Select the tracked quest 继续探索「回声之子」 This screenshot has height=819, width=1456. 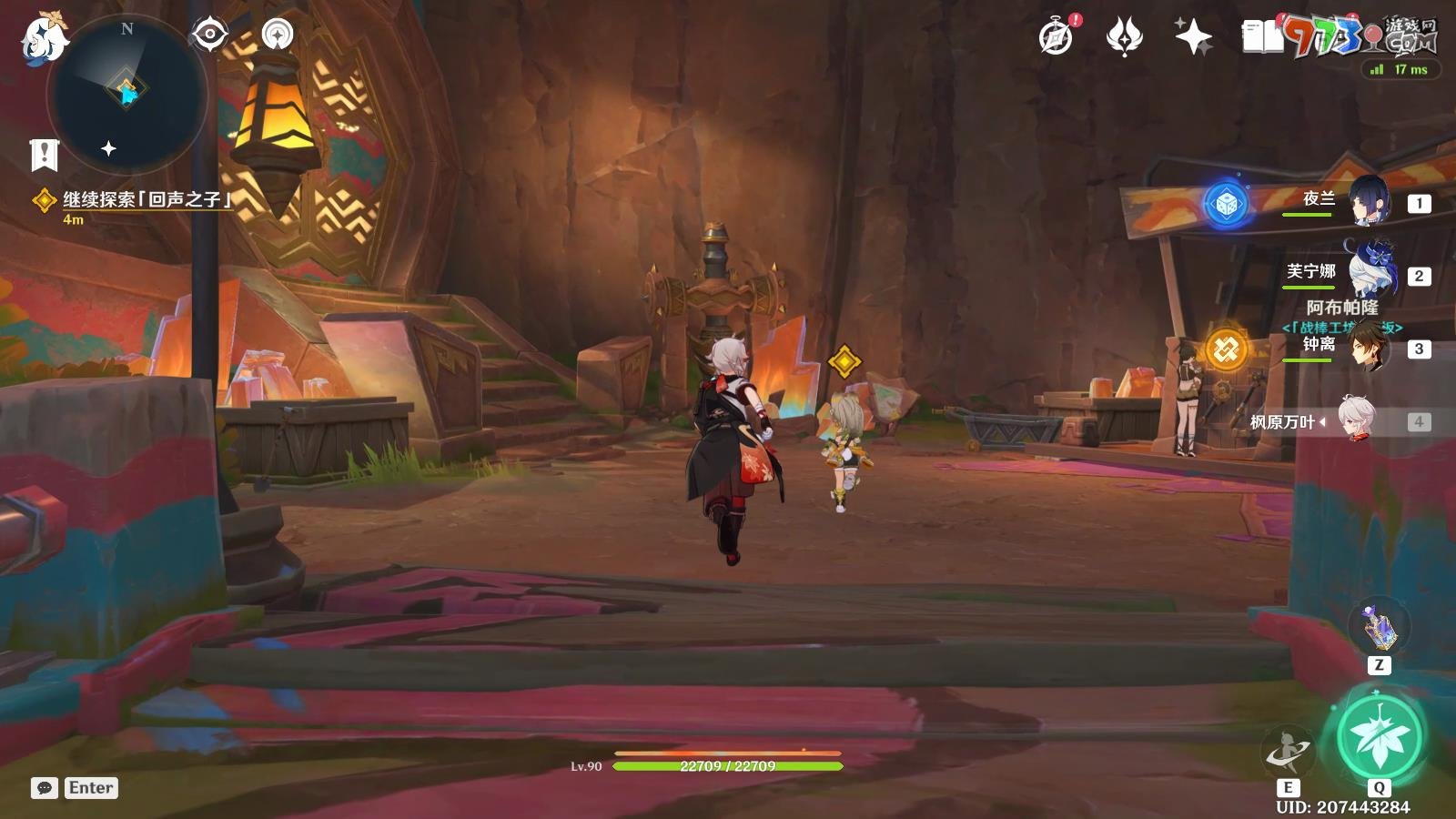[x=146, y=199]
